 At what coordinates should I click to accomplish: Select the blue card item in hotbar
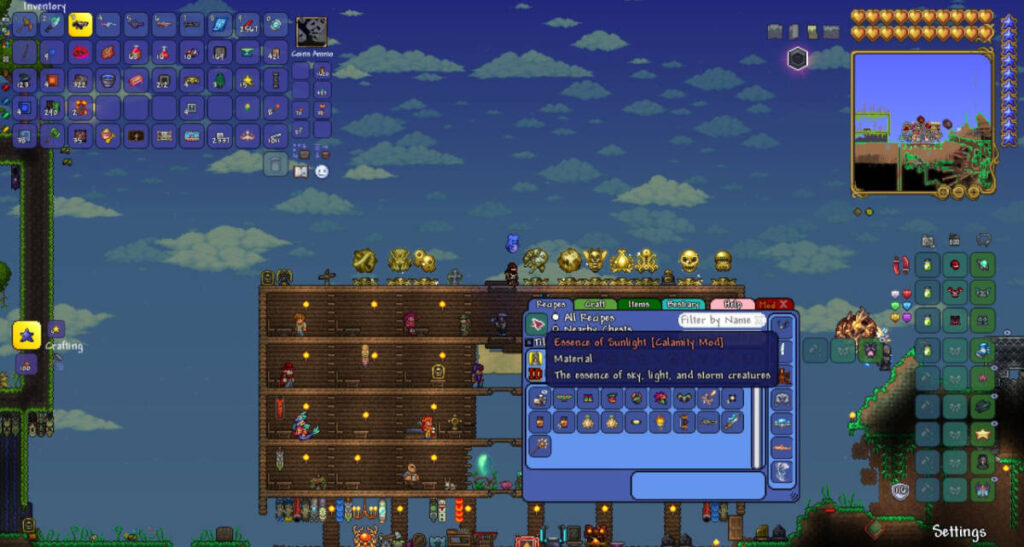point(220,24)
